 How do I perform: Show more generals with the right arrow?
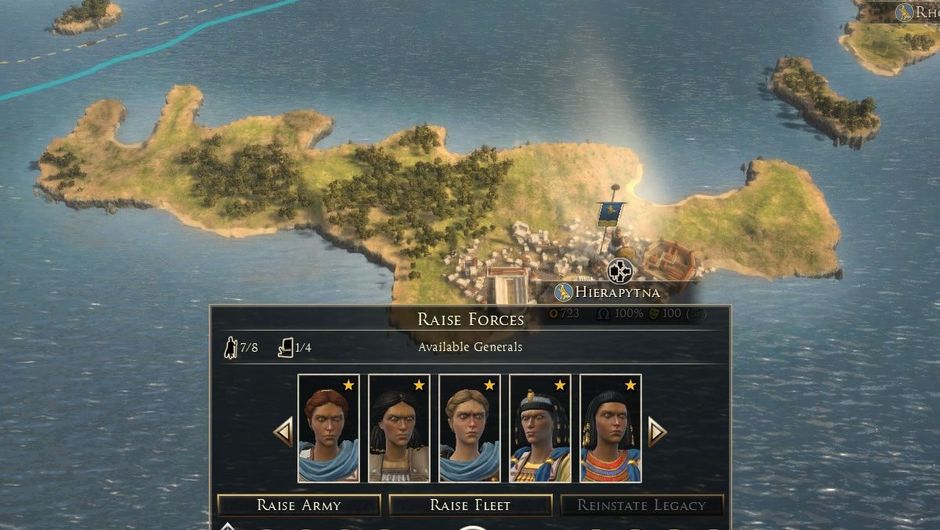coord(657,432)
